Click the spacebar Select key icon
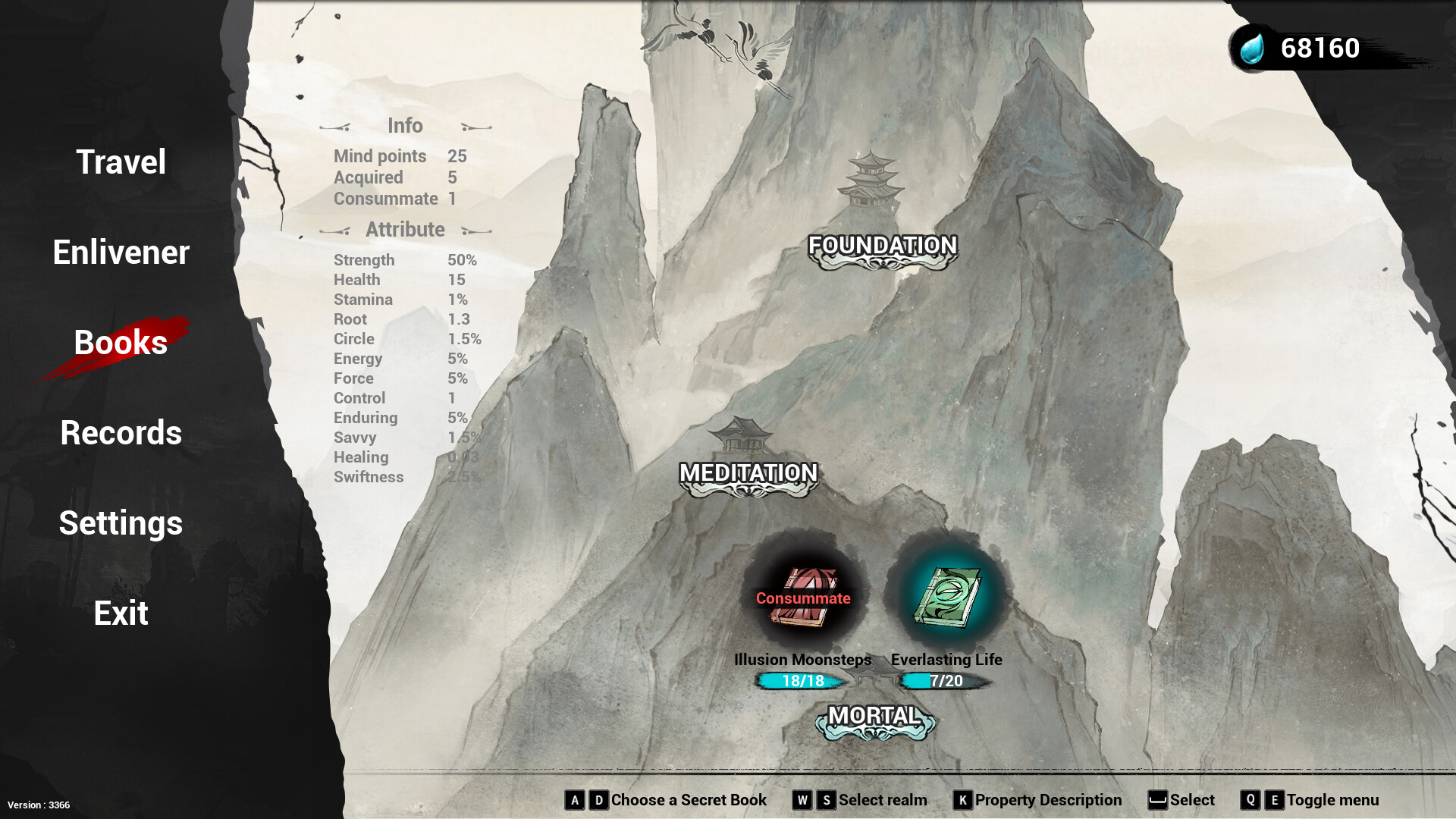Image resolution: width=1456 pixels, height=819 pixels. [x=1159, y=798]
